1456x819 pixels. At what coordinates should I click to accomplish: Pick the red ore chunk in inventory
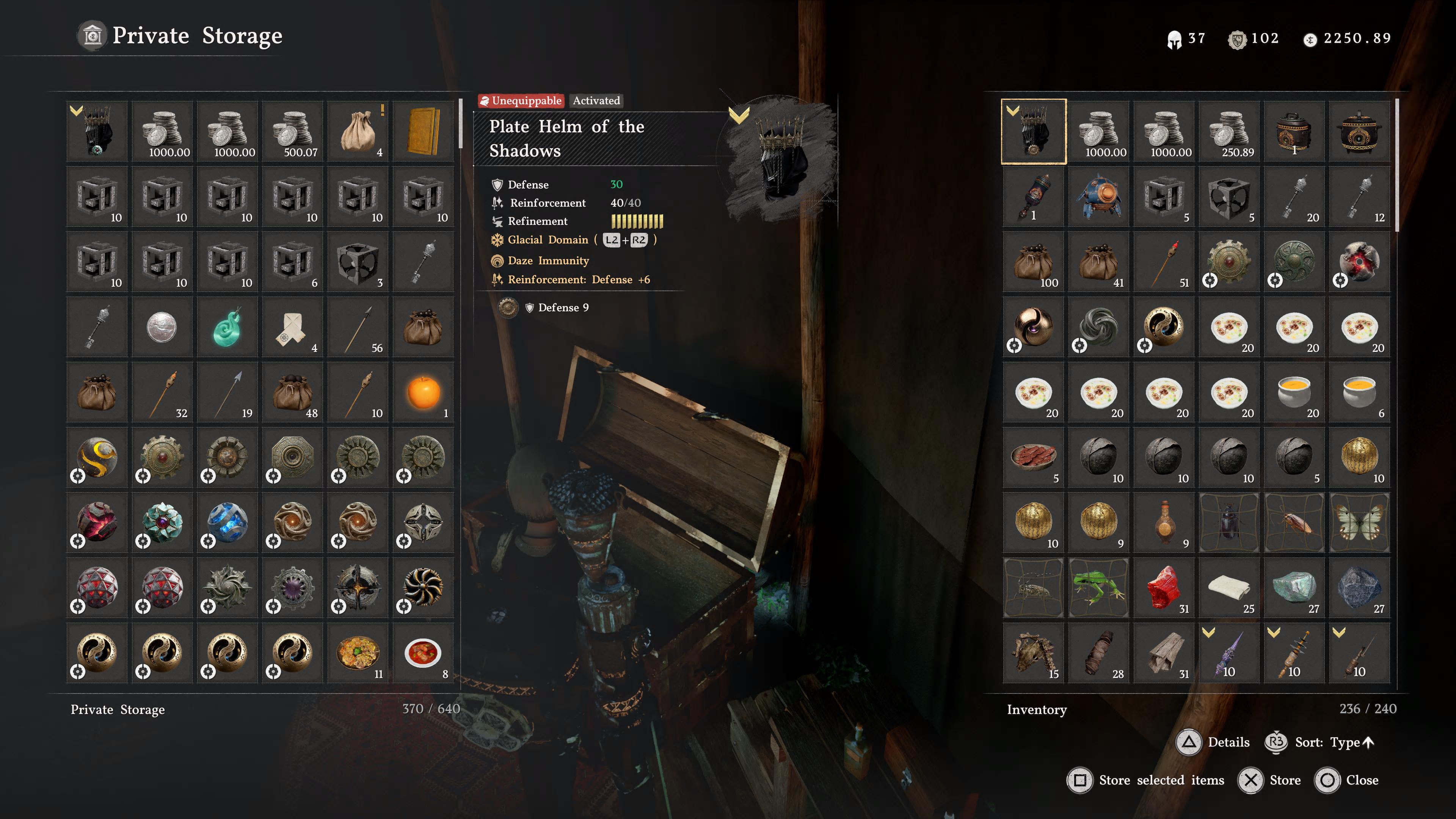[x=1164, y=588]
